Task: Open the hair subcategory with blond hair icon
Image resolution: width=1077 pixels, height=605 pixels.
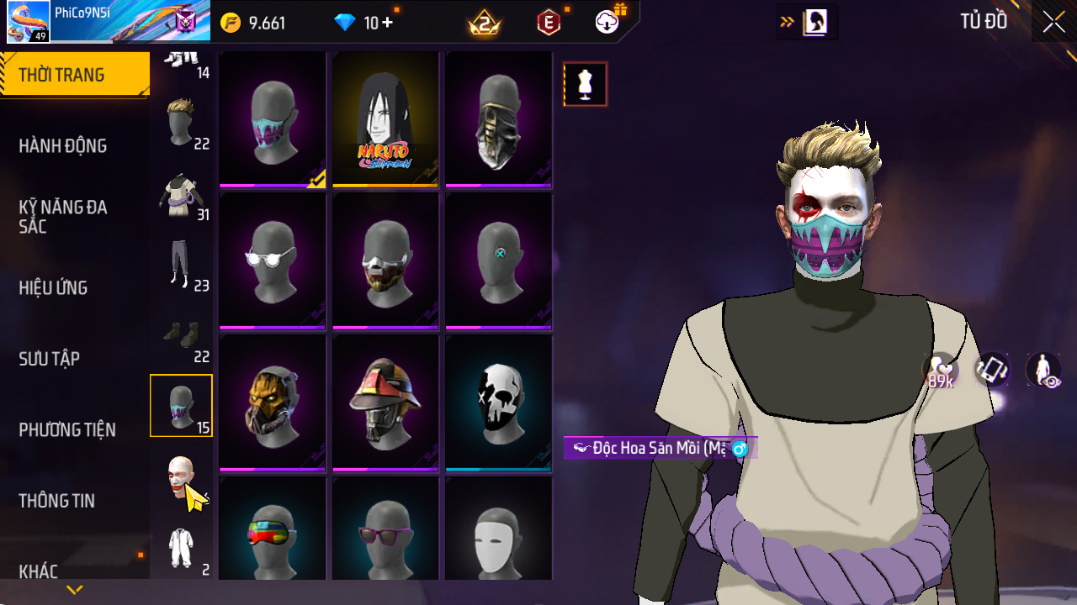Action: pyautogui.click(x=181, y=122)
